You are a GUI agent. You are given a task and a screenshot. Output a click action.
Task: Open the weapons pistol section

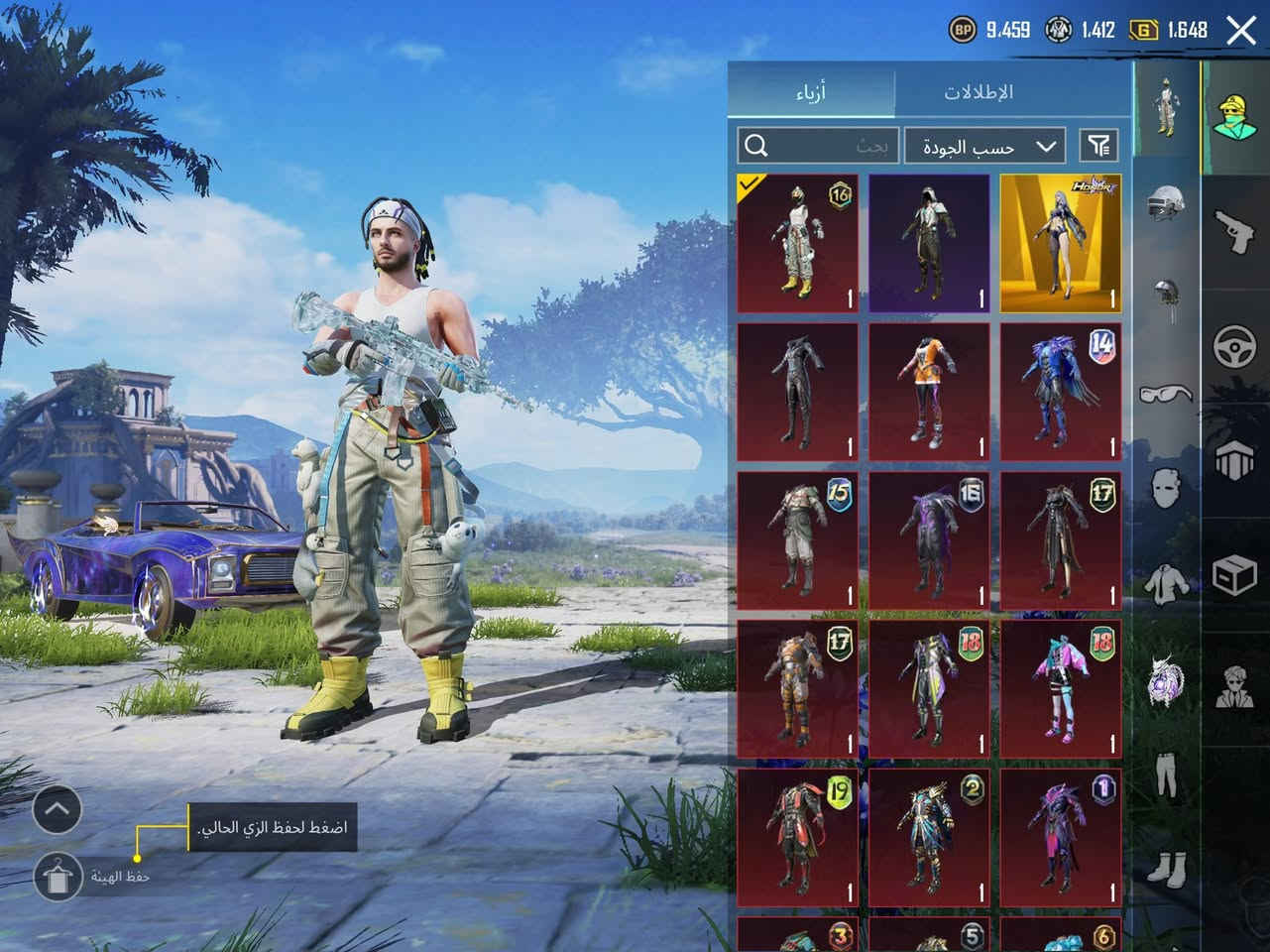click(1235, 230)
